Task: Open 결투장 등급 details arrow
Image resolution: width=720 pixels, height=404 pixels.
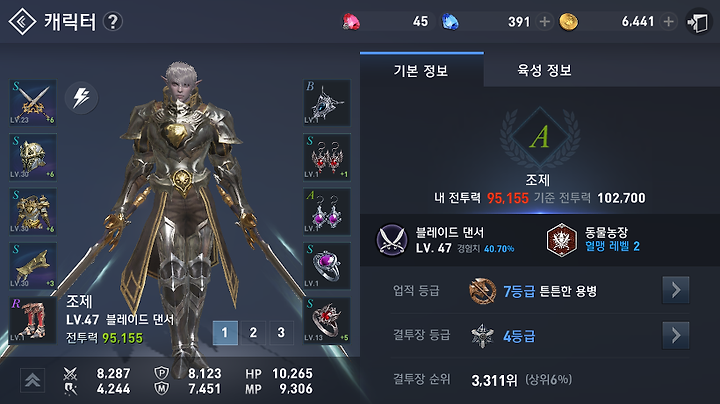Action: (x=676, y=334)
